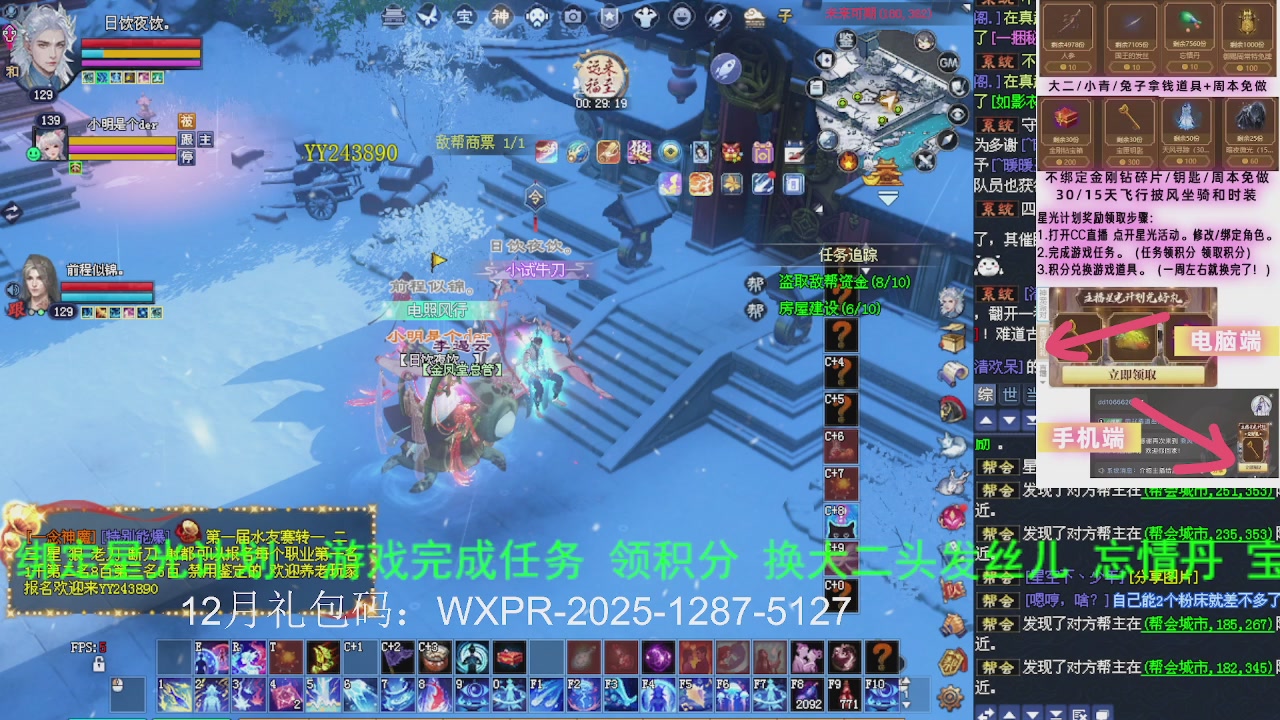Switch to the 世 chat tab
1280x720 pixels.
pyautogui.click(x=1008, y=393)
